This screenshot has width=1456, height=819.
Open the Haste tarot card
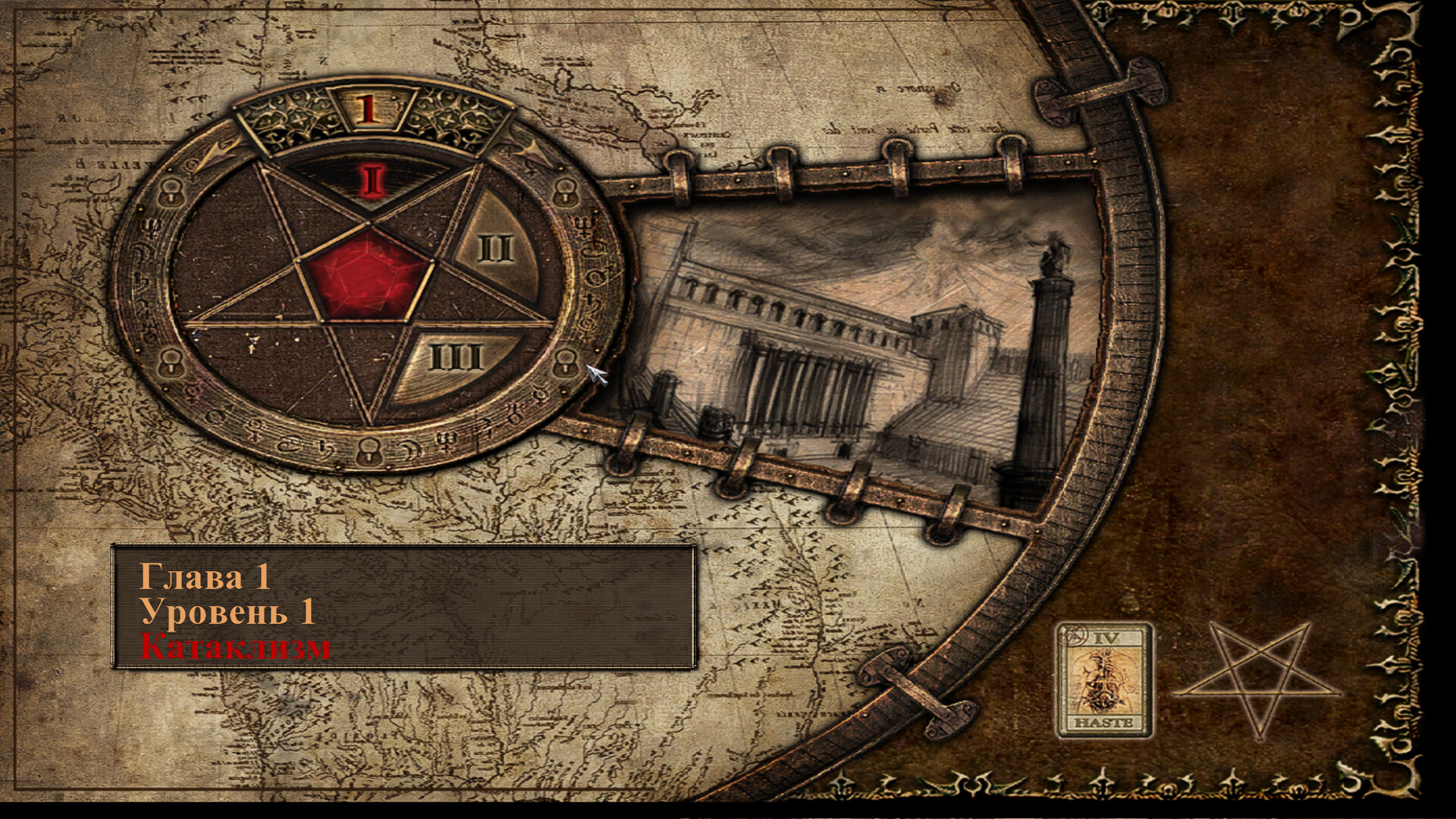pos(1105,680)
